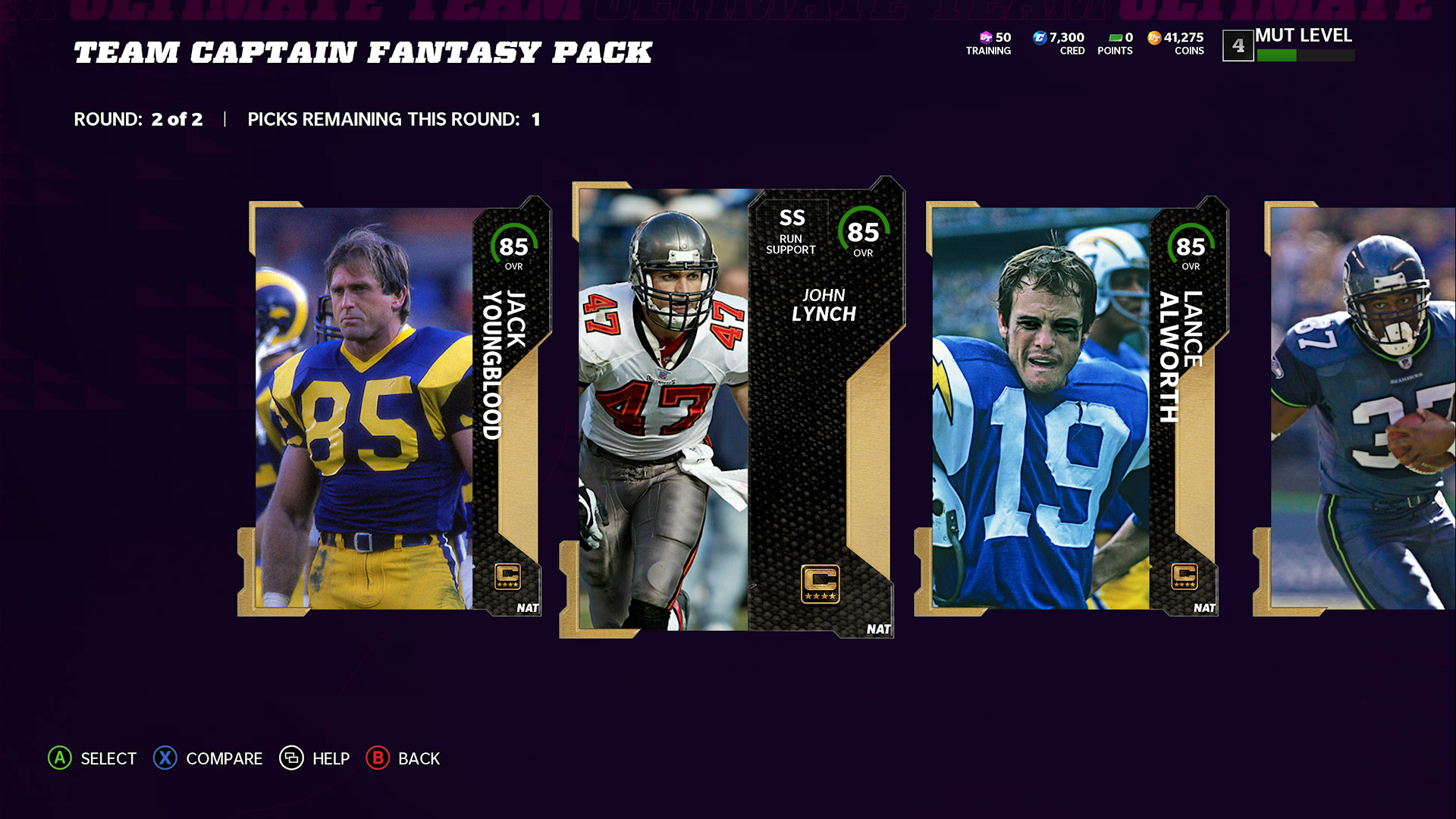Click the red B button prompt icon
This screenshot has height=819, width=1456.
[377, 758]
